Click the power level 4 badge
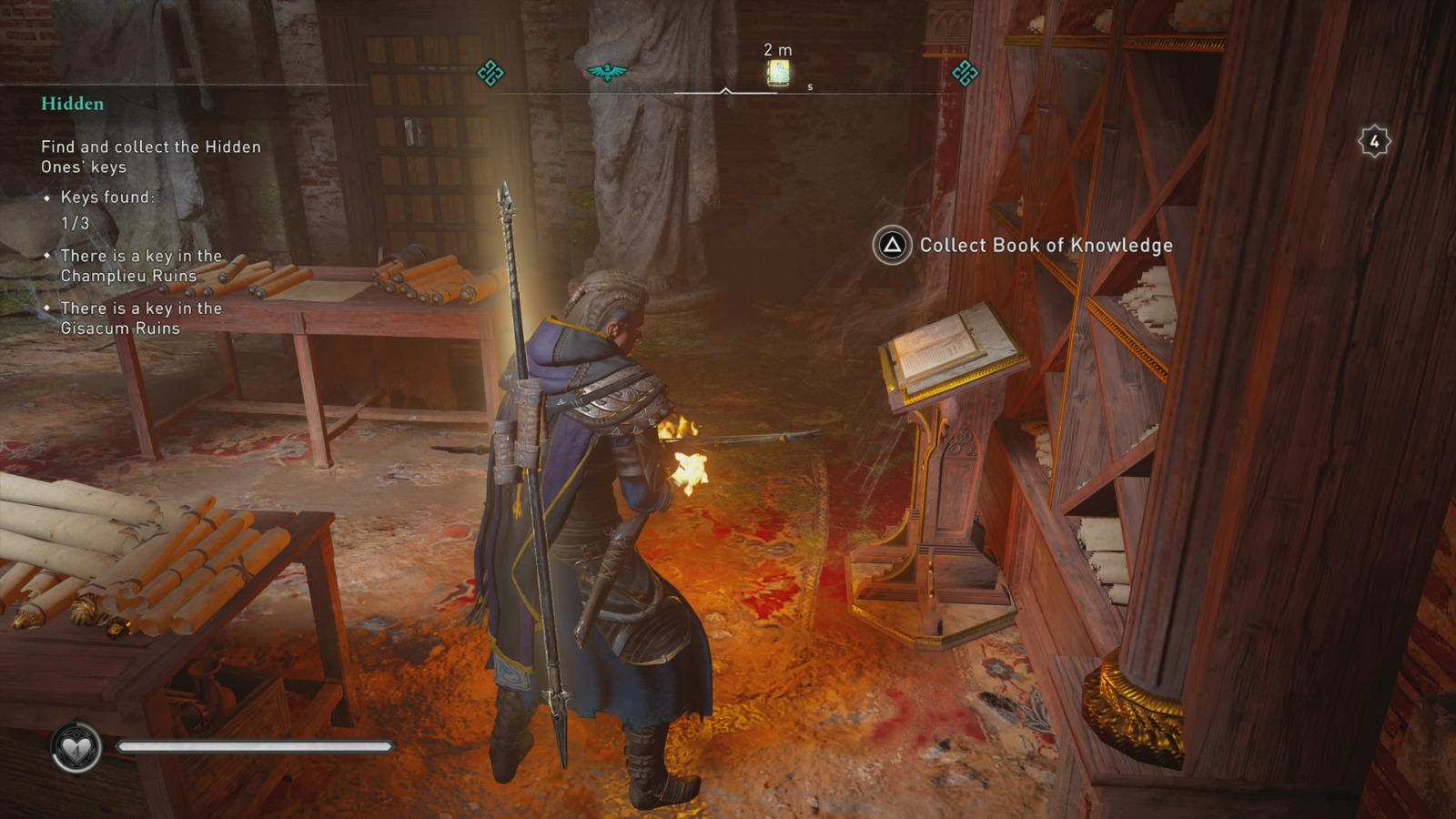Screen dimensions: 1456x819 click(1374, 142)
